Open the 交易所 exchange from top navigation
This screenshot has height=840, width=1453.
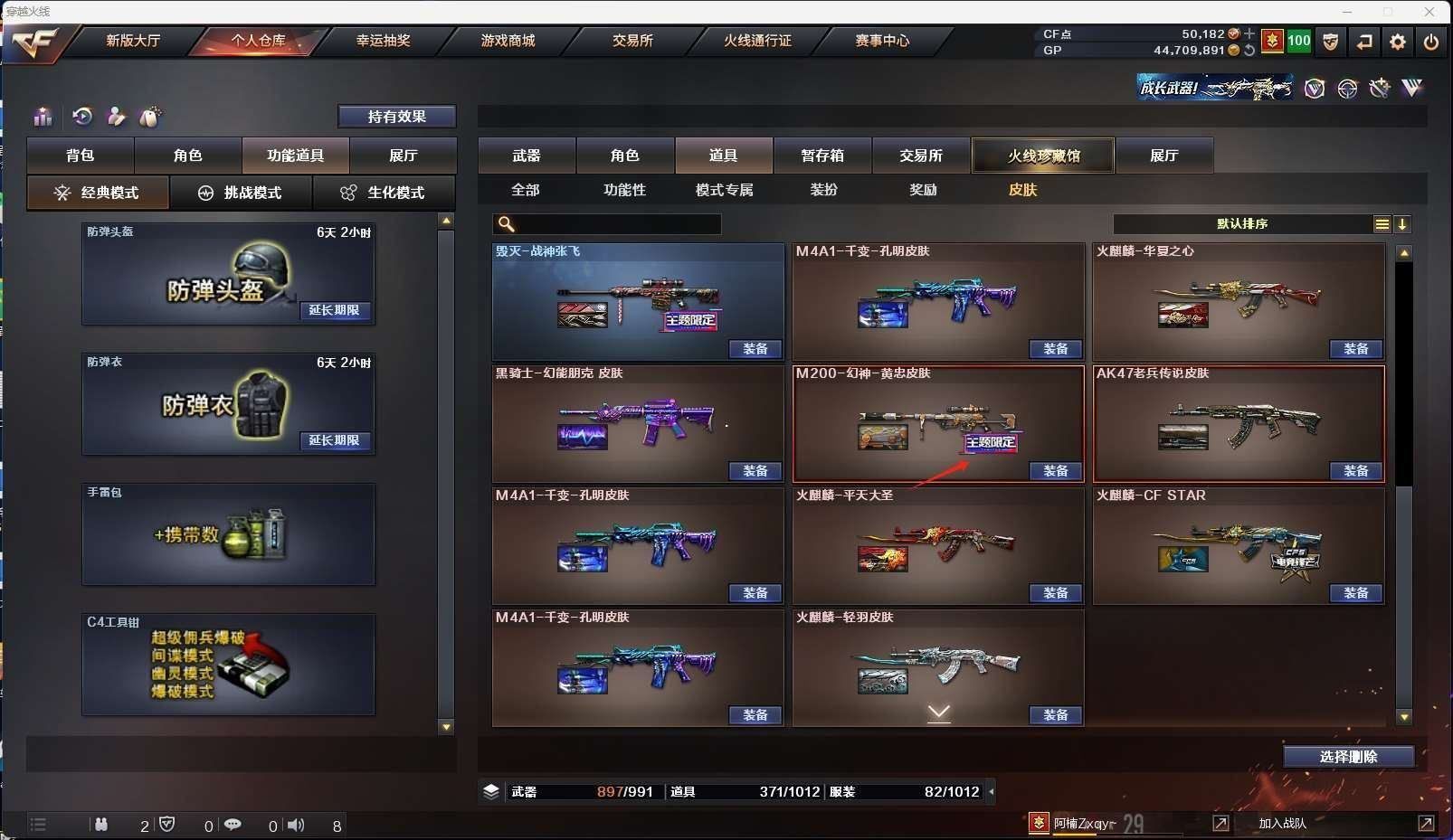tap(632, 41)
